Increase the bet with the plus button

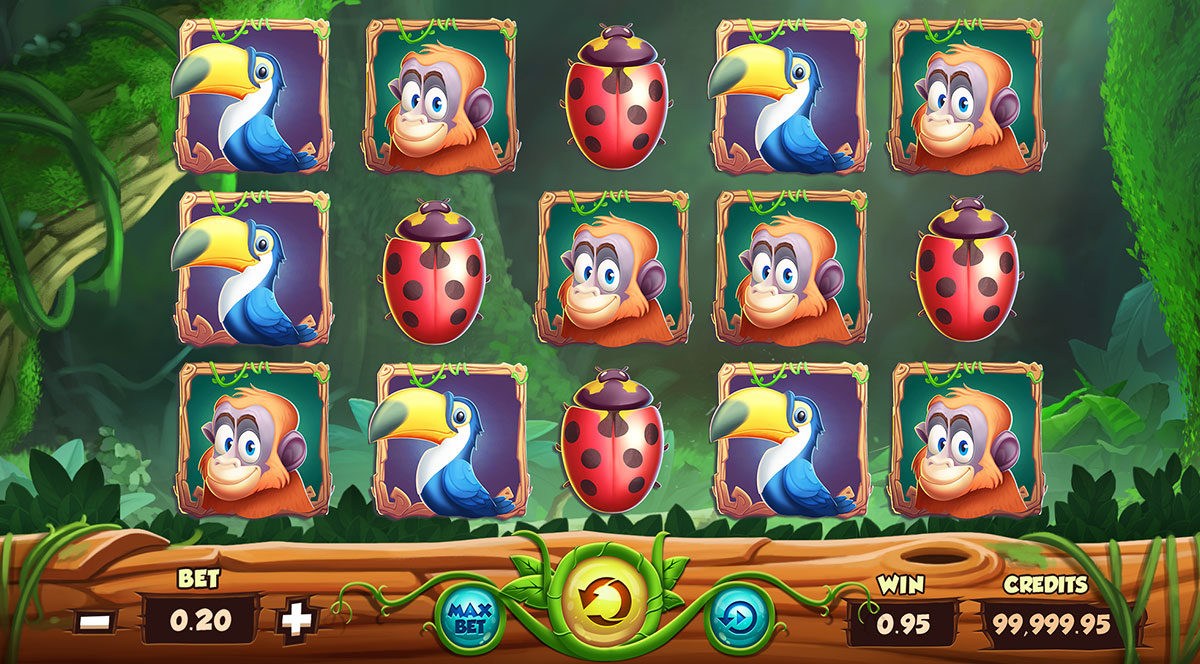(x=296, y=621)
